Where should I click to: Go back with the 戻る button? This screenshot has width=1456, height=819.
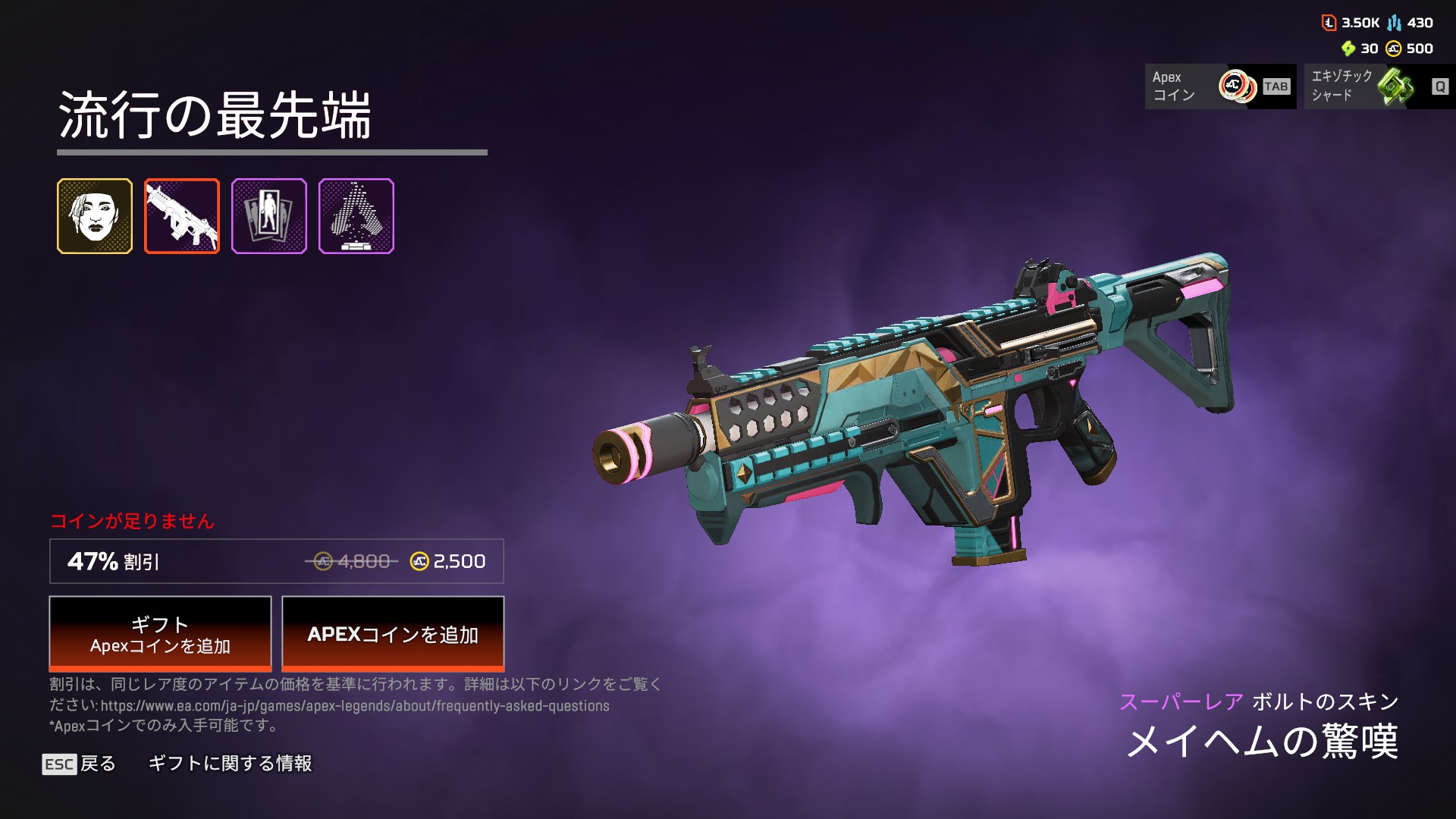pyautogui.click(x=80, y=764)
